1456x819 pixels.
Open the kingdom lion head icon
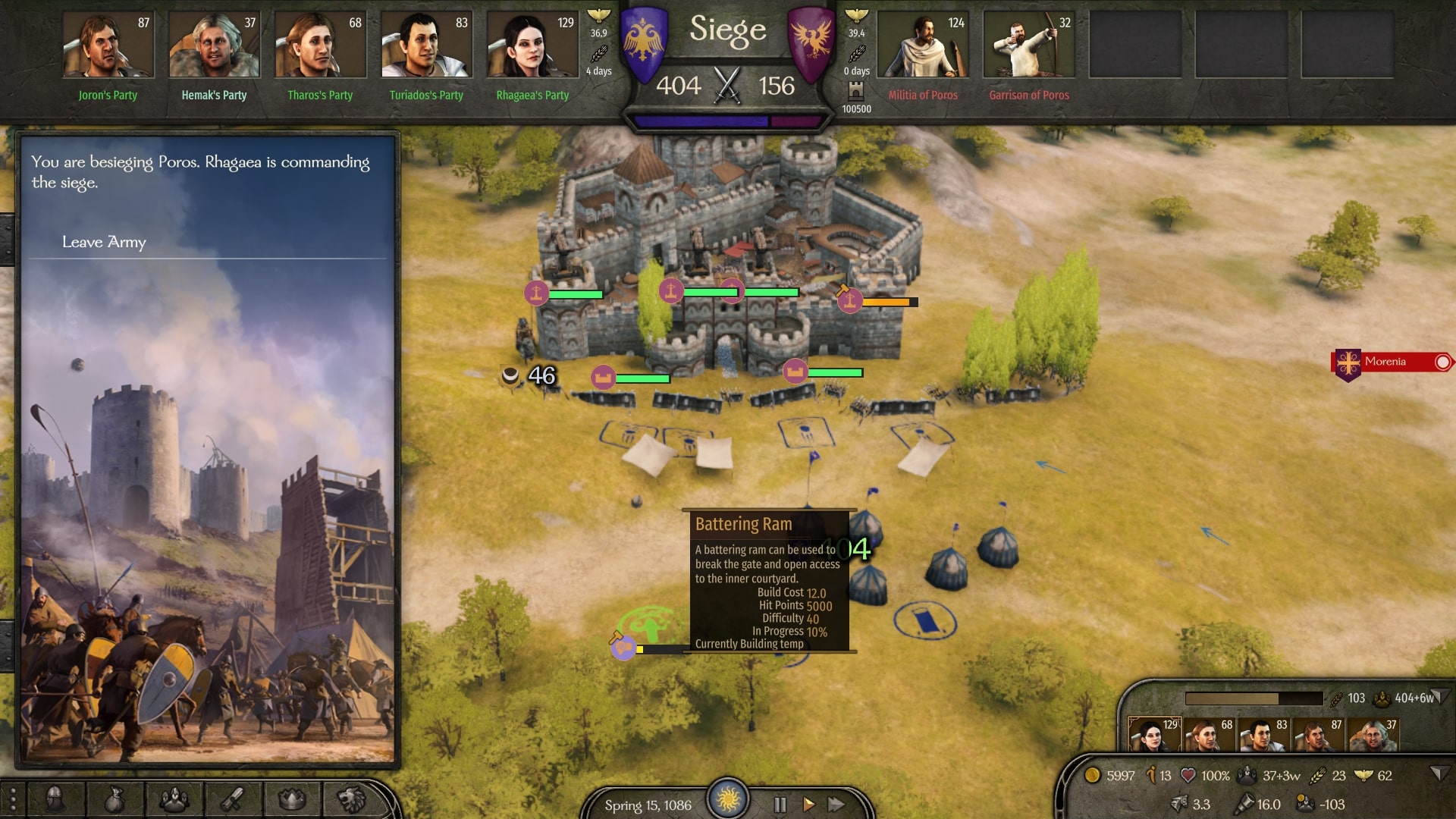[x=351, y=799]
